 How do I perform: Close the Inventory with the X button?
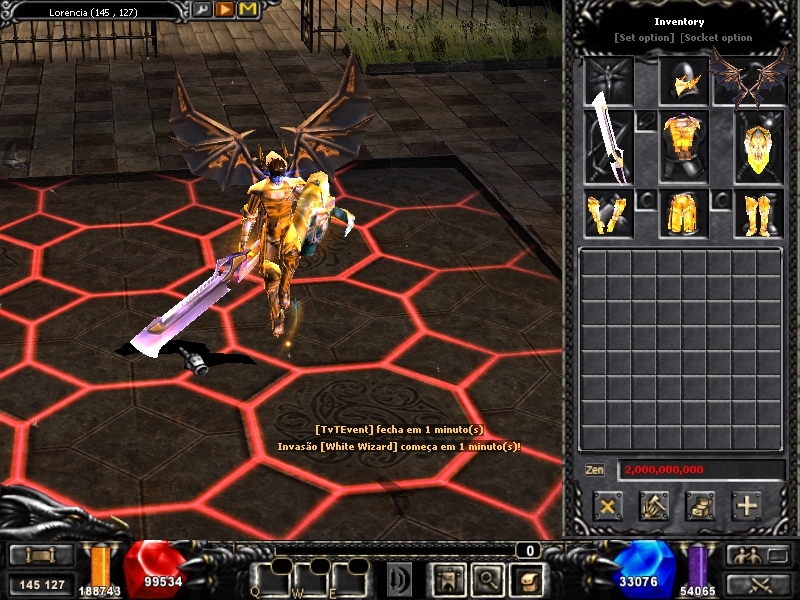click(x=607, y=505)
